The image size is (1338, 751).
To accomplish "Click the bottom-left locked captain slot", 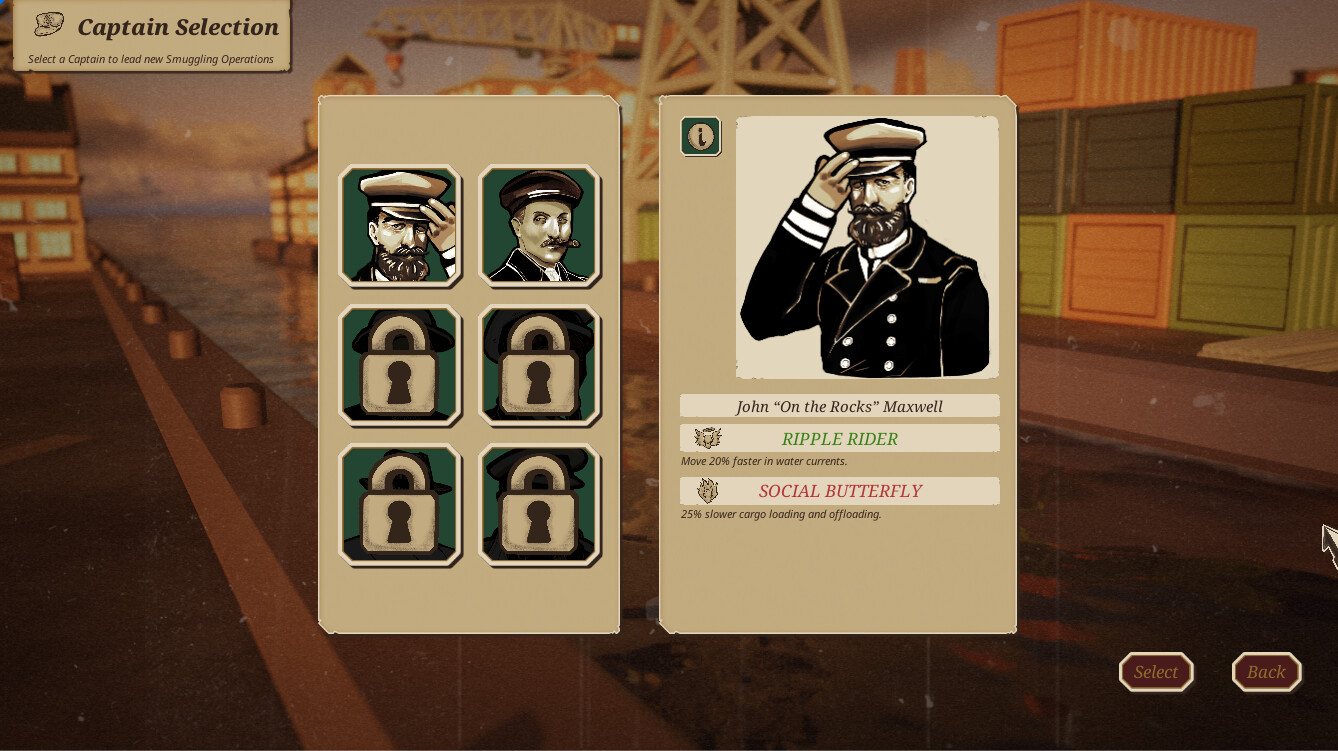I will click(399, 505).
